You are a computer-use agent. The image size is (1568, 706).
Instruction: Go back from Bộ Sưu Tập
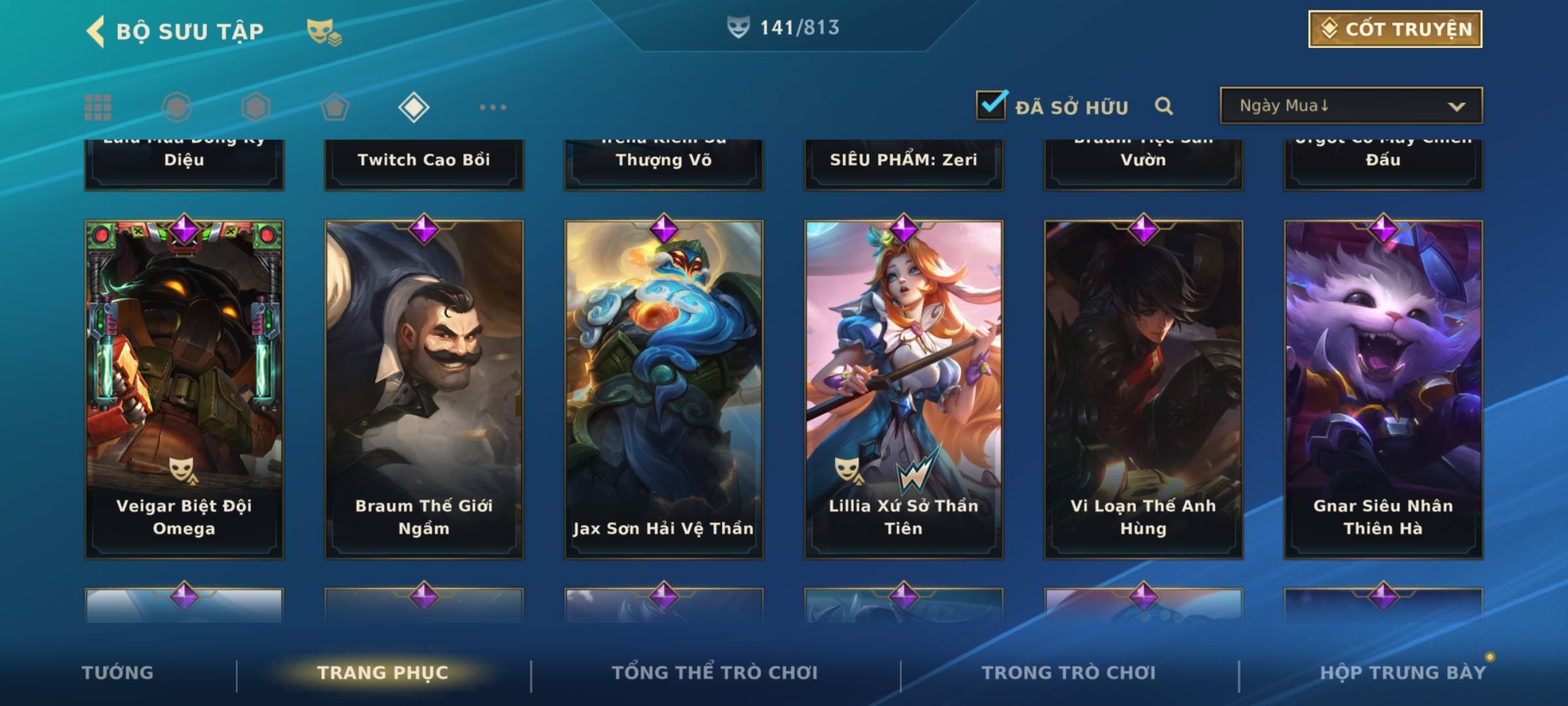point(96,31)
